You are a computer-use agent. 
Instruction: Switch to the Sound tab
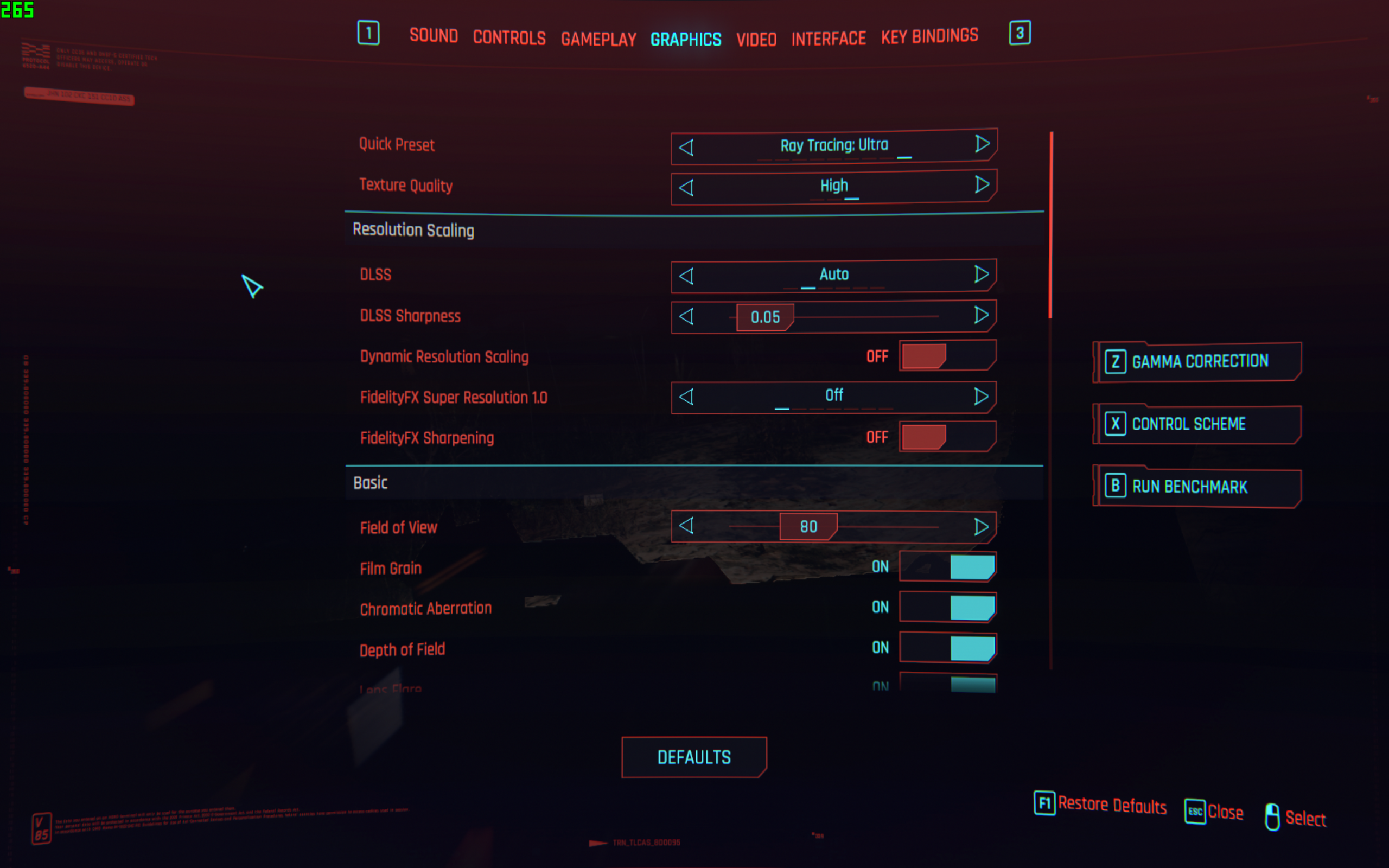[434, 36]
